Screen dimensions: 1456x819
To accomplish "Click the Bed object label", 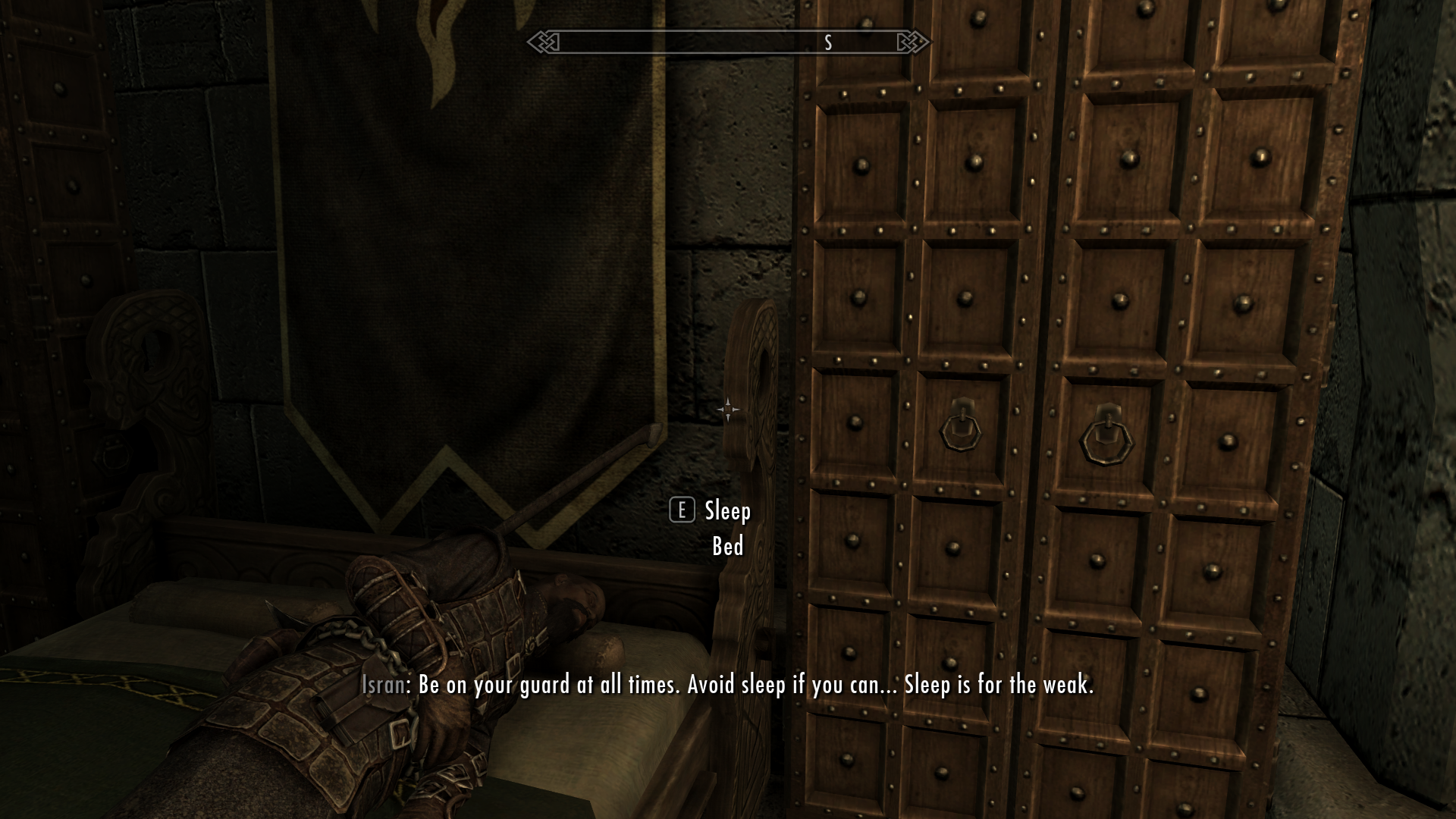I will [726, 544].
